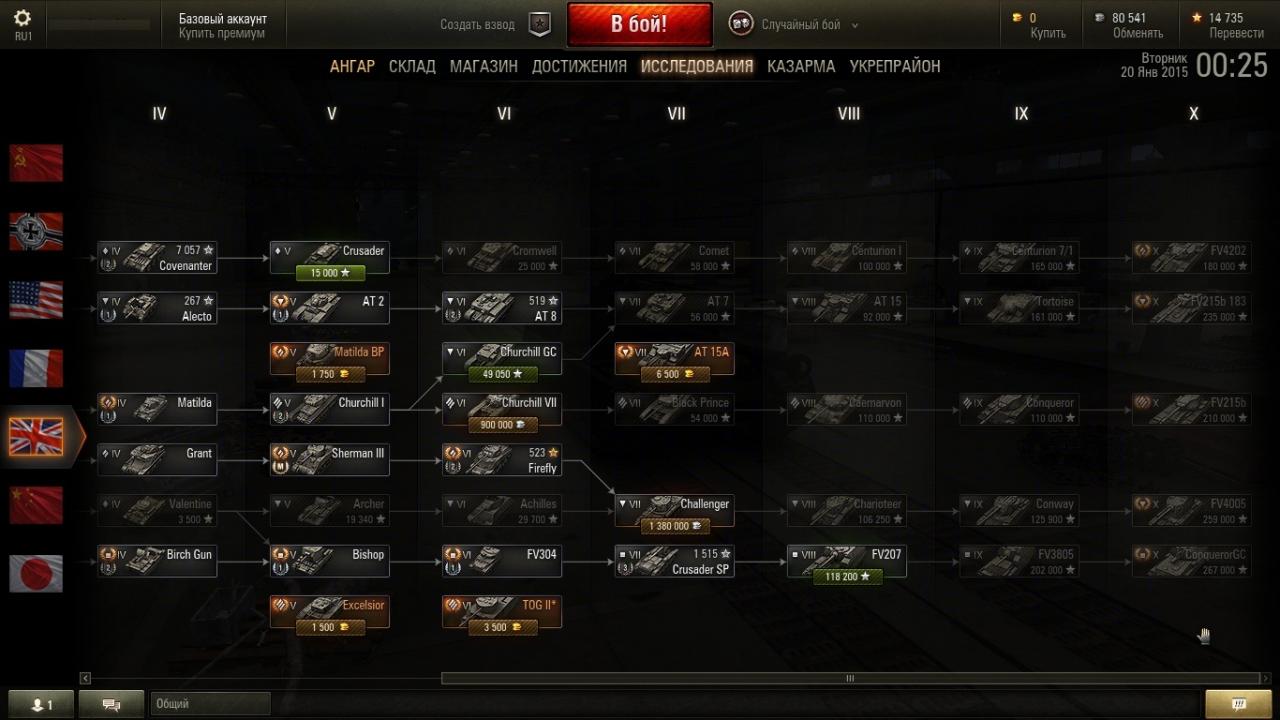Screen dimensions: 1280x720
Task: Go to the МАГАЗИН tab
Action: coord(483,66)
